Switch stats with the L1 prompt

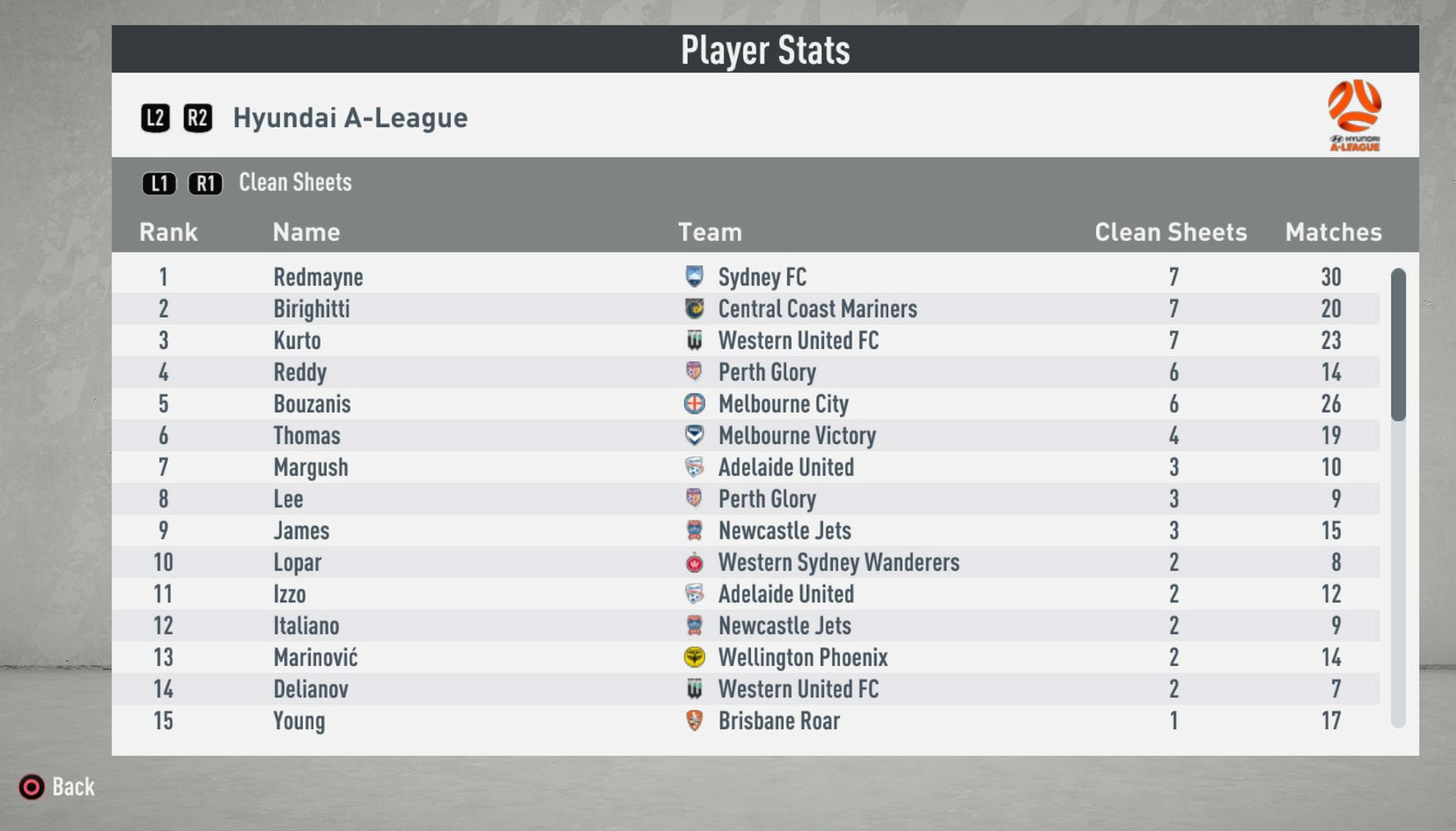click(159, 183)
